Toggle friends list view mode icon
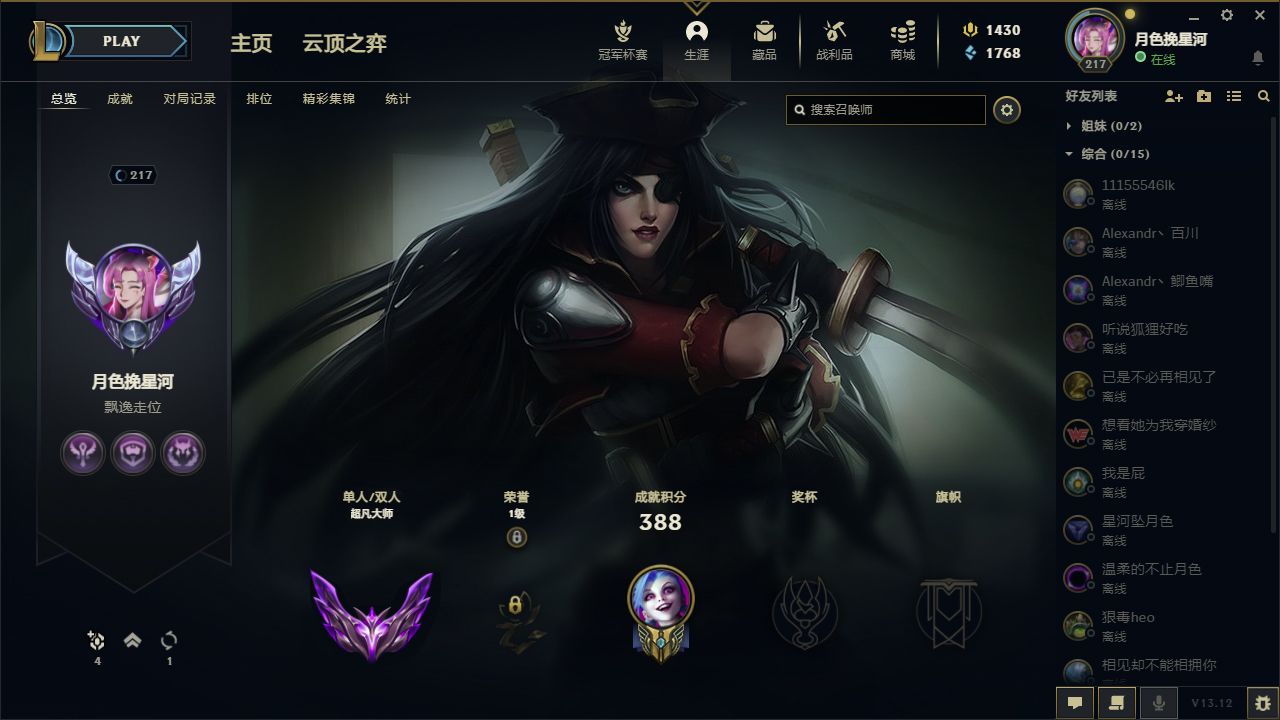The width and height of the screenshot is (1280, 720). coord(1234,96)
